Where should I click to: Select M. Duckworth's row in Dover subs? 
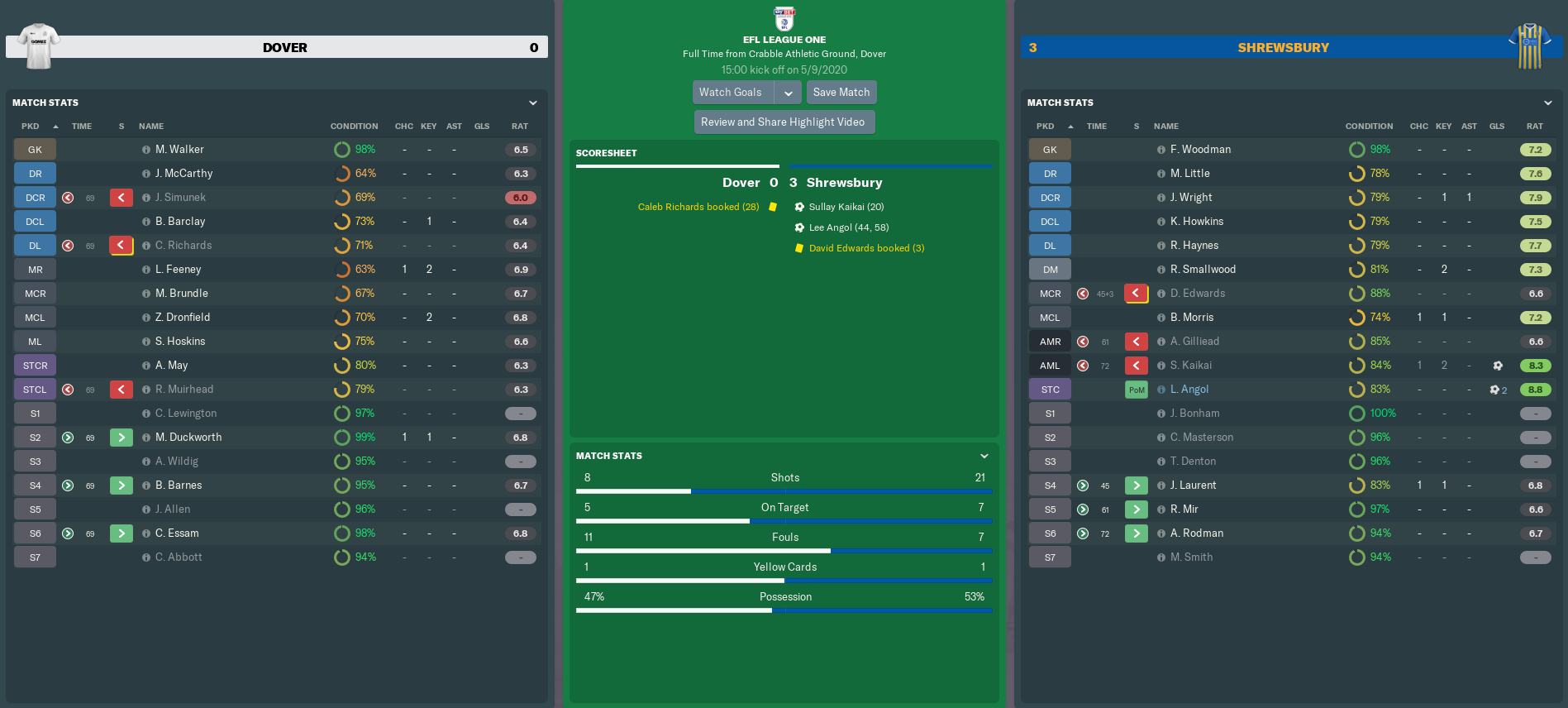click(188, 438)
